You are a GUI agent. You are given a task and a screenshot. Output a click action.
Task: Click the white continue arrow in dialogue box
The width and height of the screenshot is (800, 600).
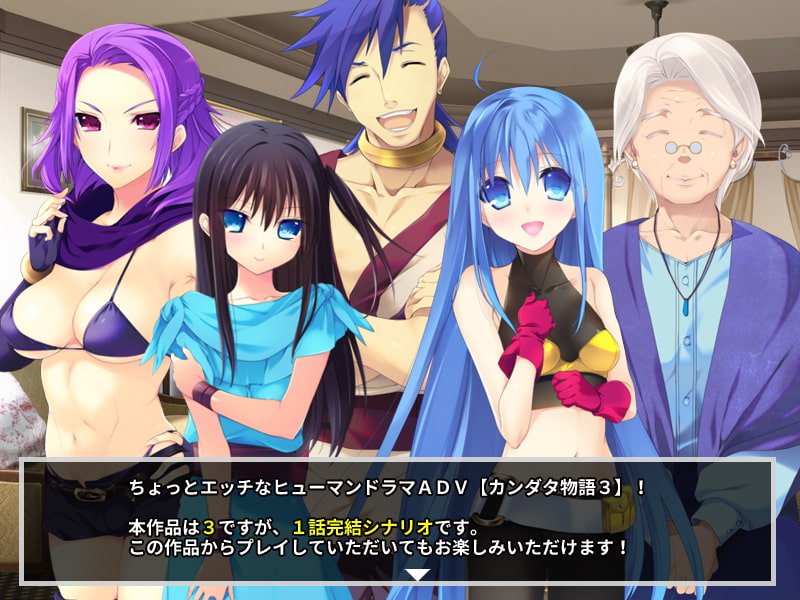[418, 574]
